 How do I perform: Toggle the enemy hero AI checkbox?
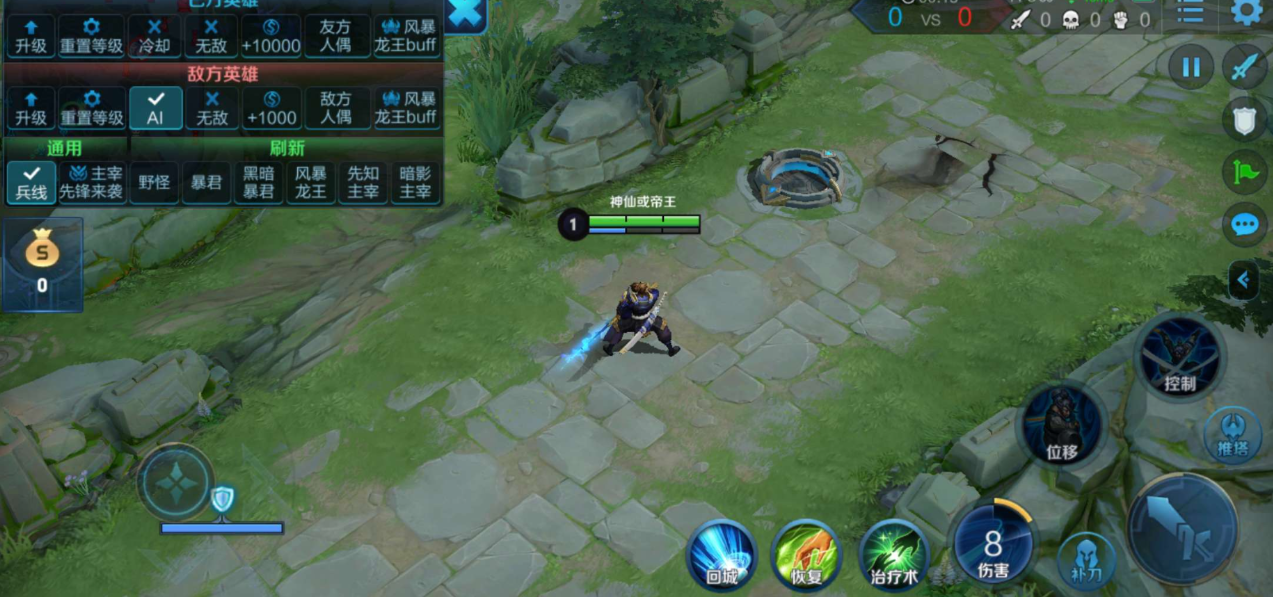[x=155, y=107]
